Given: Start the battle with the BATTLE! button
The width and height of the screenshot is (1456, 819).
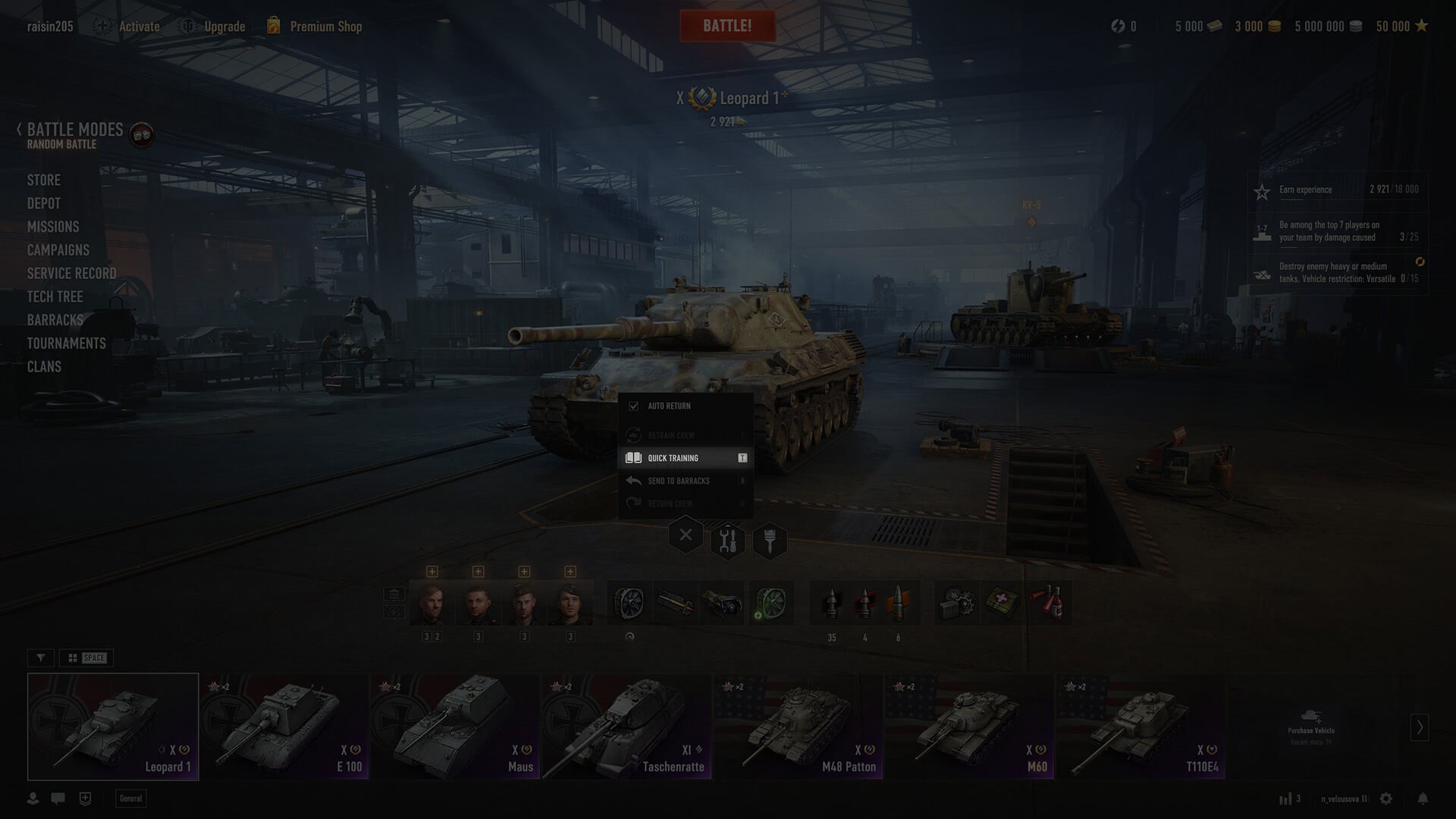Looking at the screenshot, I should coord(726,26).
